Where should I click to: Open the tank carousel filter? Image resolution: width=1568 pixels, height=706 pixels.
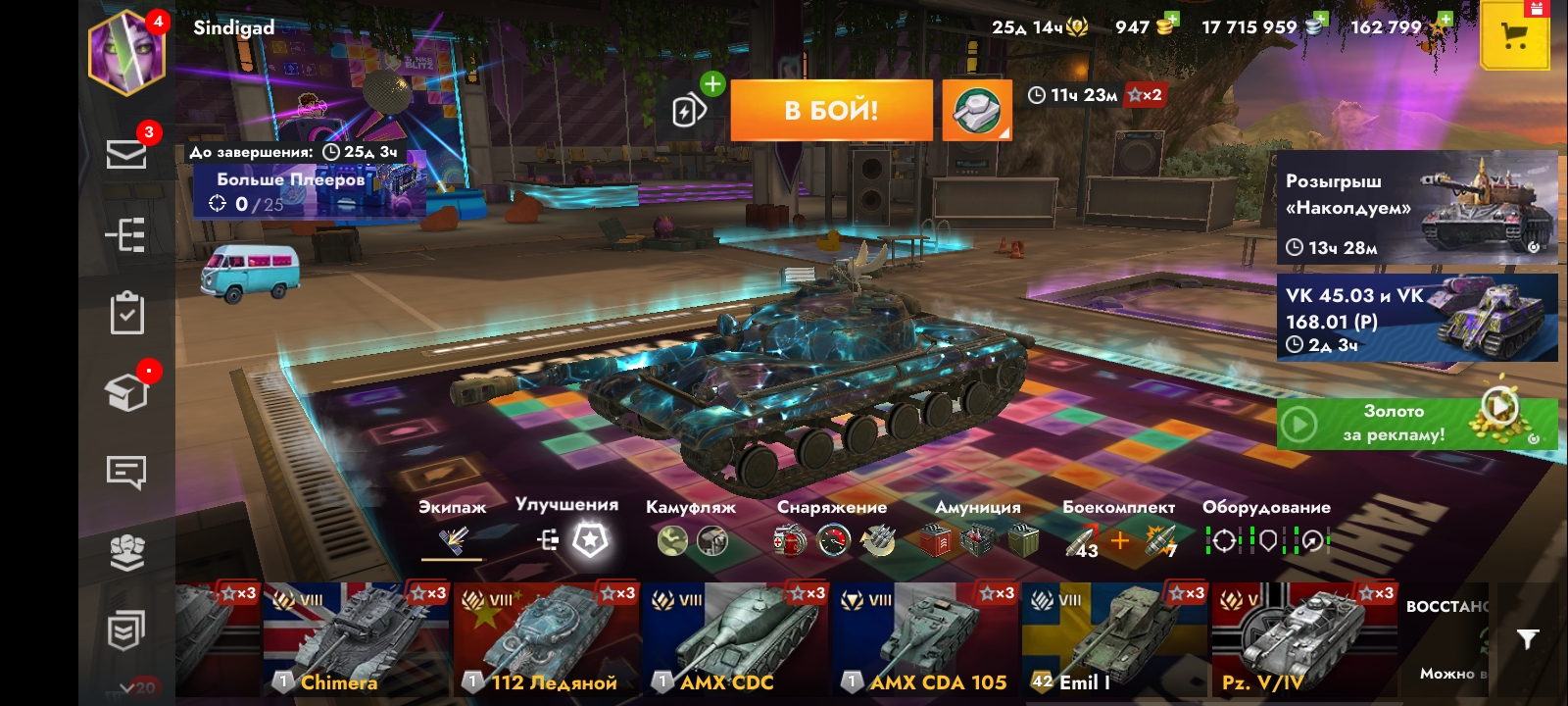click(x=1527, y=639)
